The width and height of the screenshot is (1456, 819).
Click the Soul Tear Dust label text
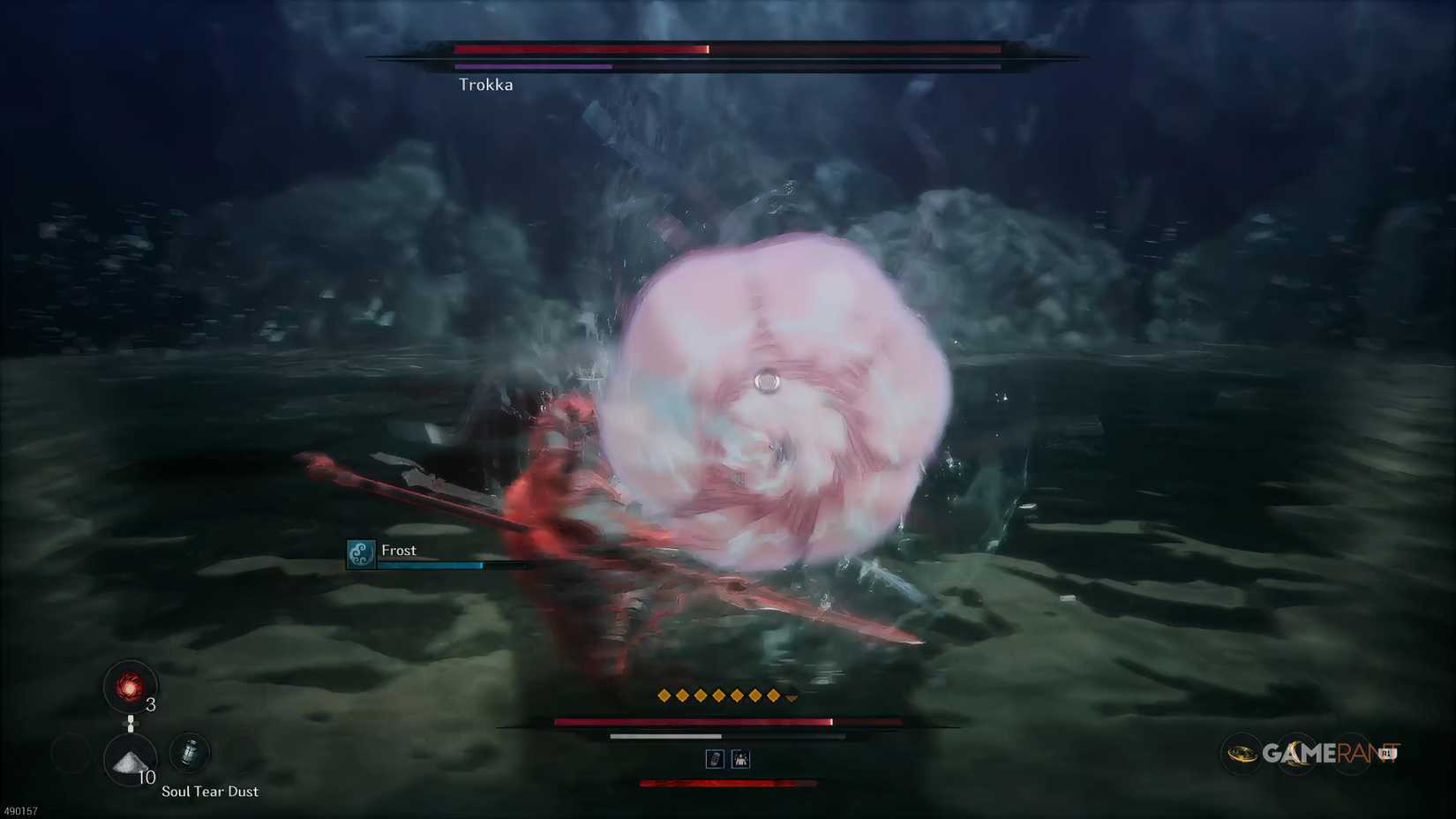208,791
